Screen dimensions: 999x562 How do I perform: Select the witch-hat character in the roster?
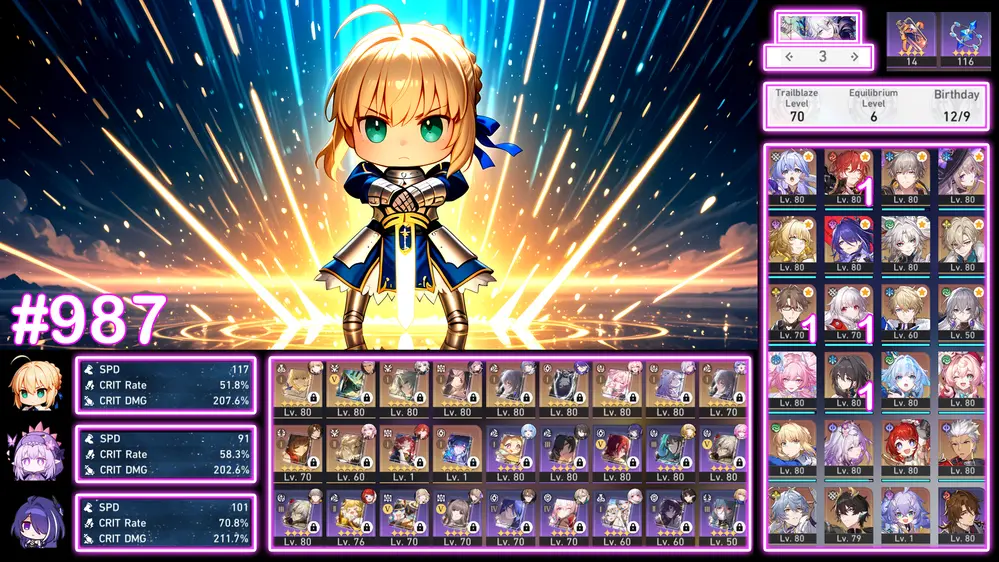pyautogui.click(x=962, y=175)
